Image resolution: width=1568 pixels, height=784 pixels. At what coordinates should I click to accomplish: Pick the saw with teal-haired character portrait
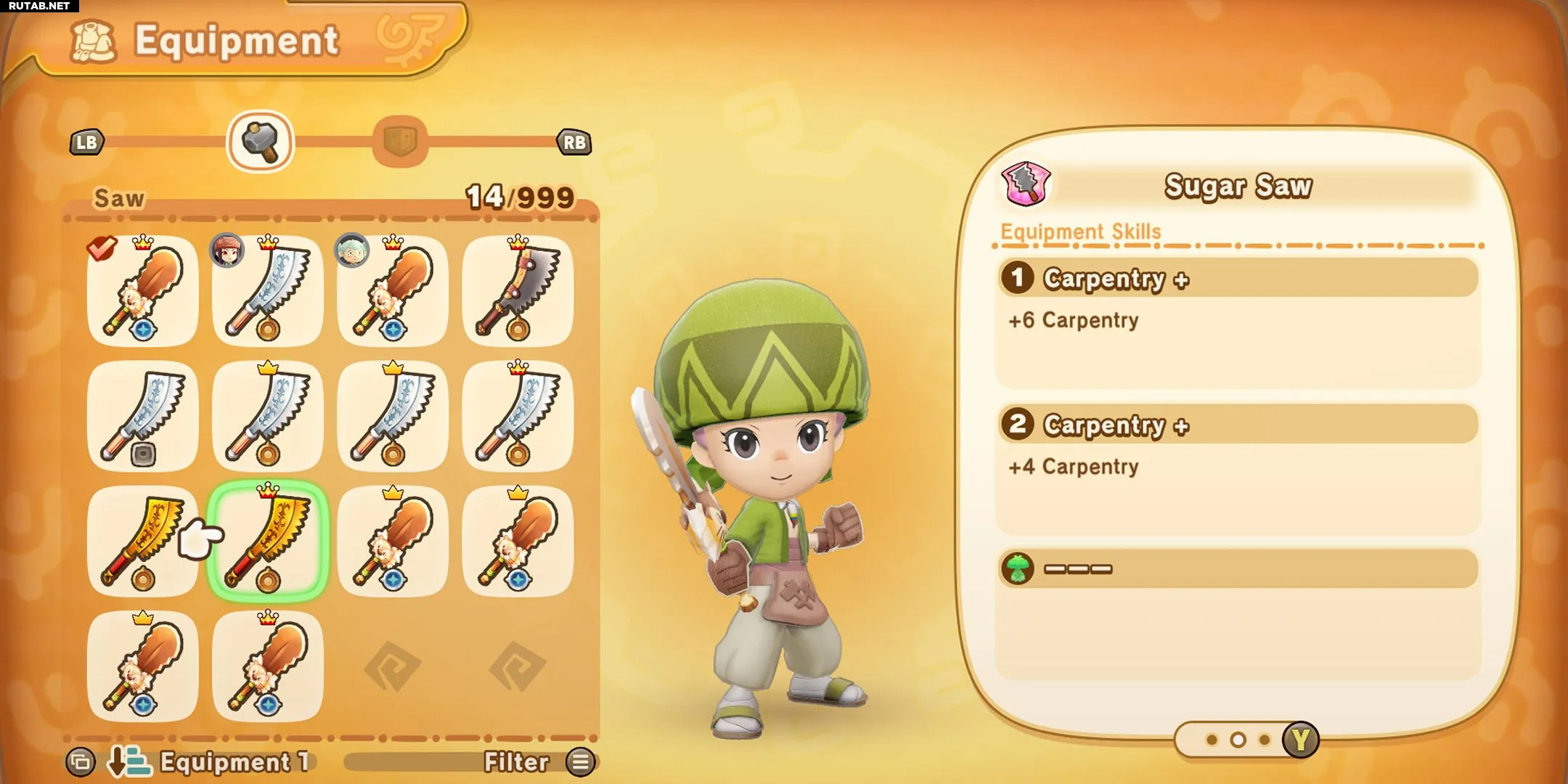pyautogui.click(x=393, y=290)
